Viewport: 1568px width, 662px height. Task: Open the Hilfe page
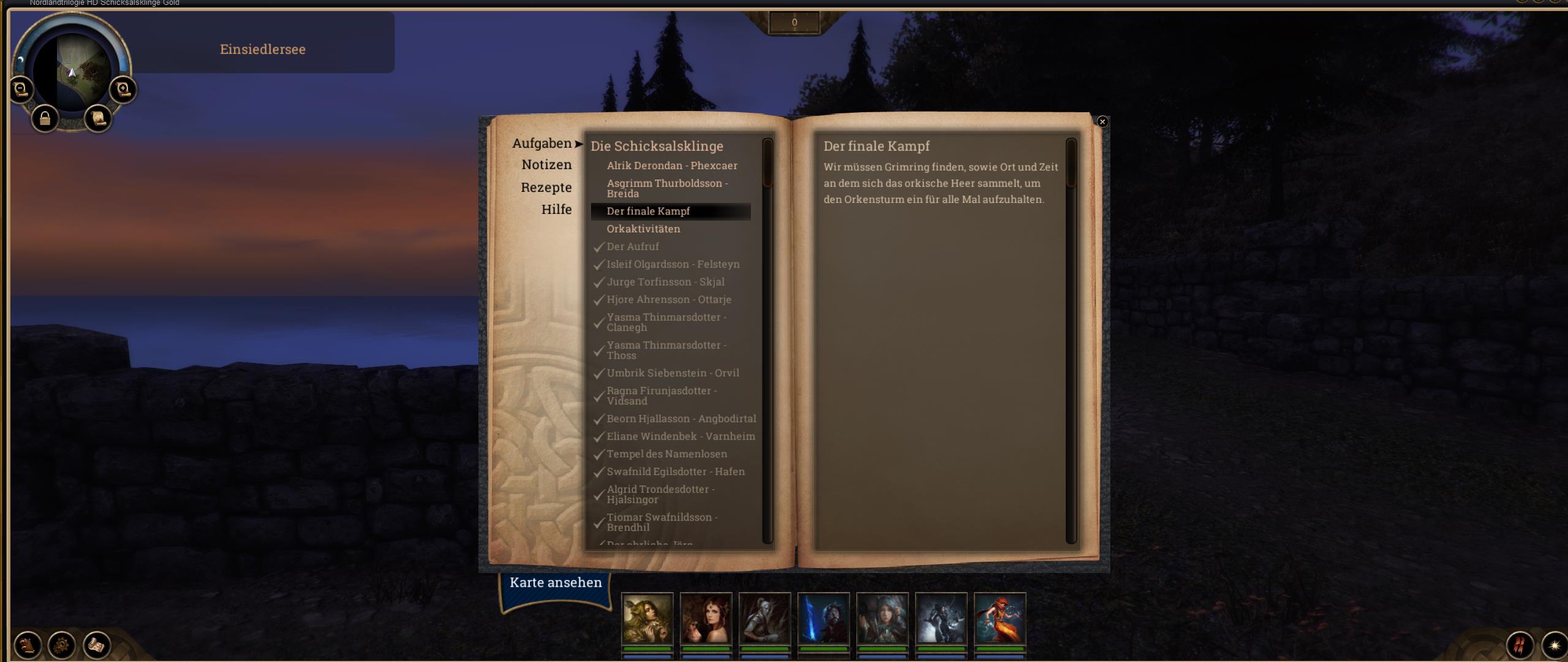556,209
